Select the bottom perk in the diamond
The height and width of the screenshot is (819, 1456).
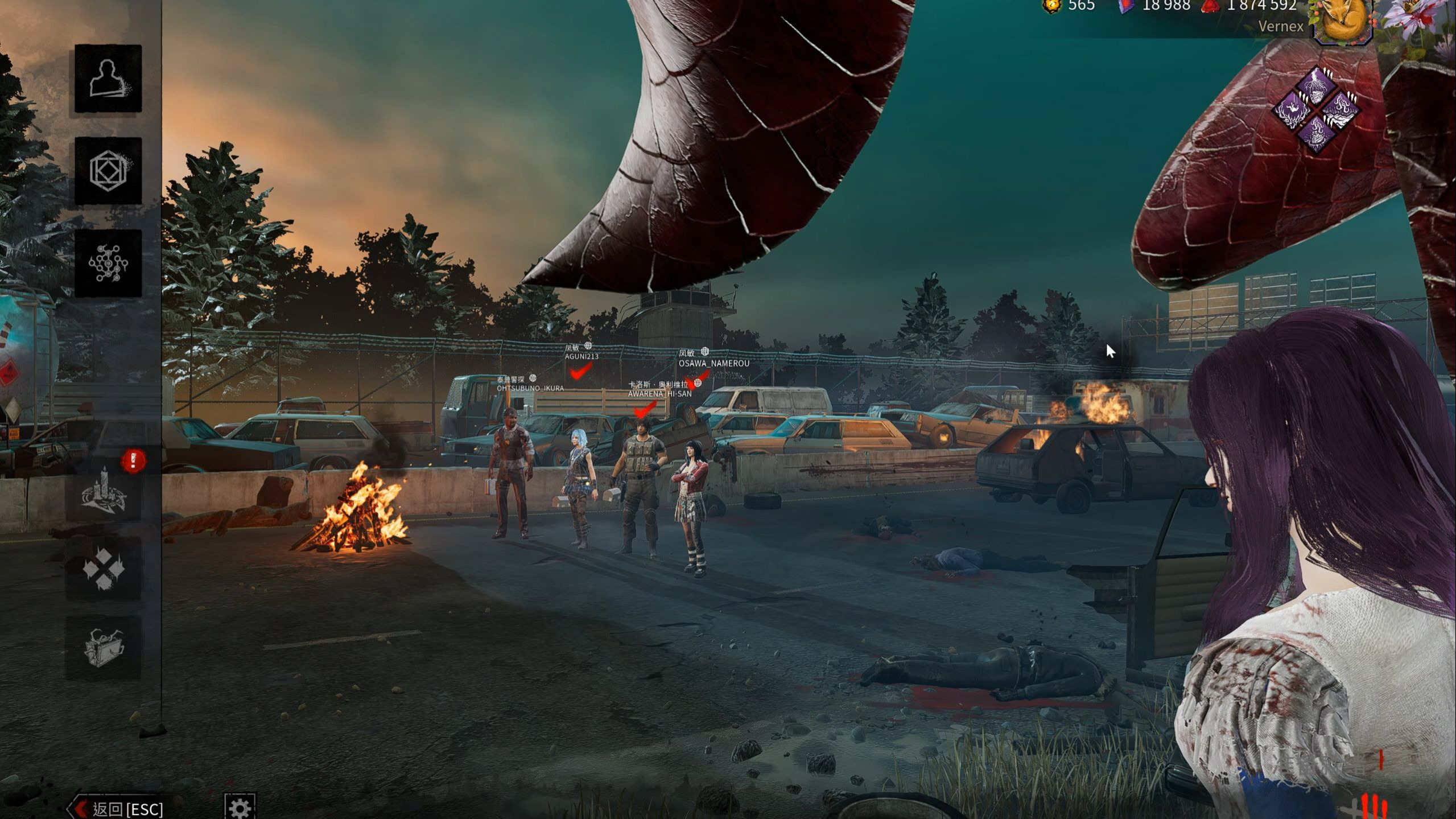click(x=1316, y=133)
